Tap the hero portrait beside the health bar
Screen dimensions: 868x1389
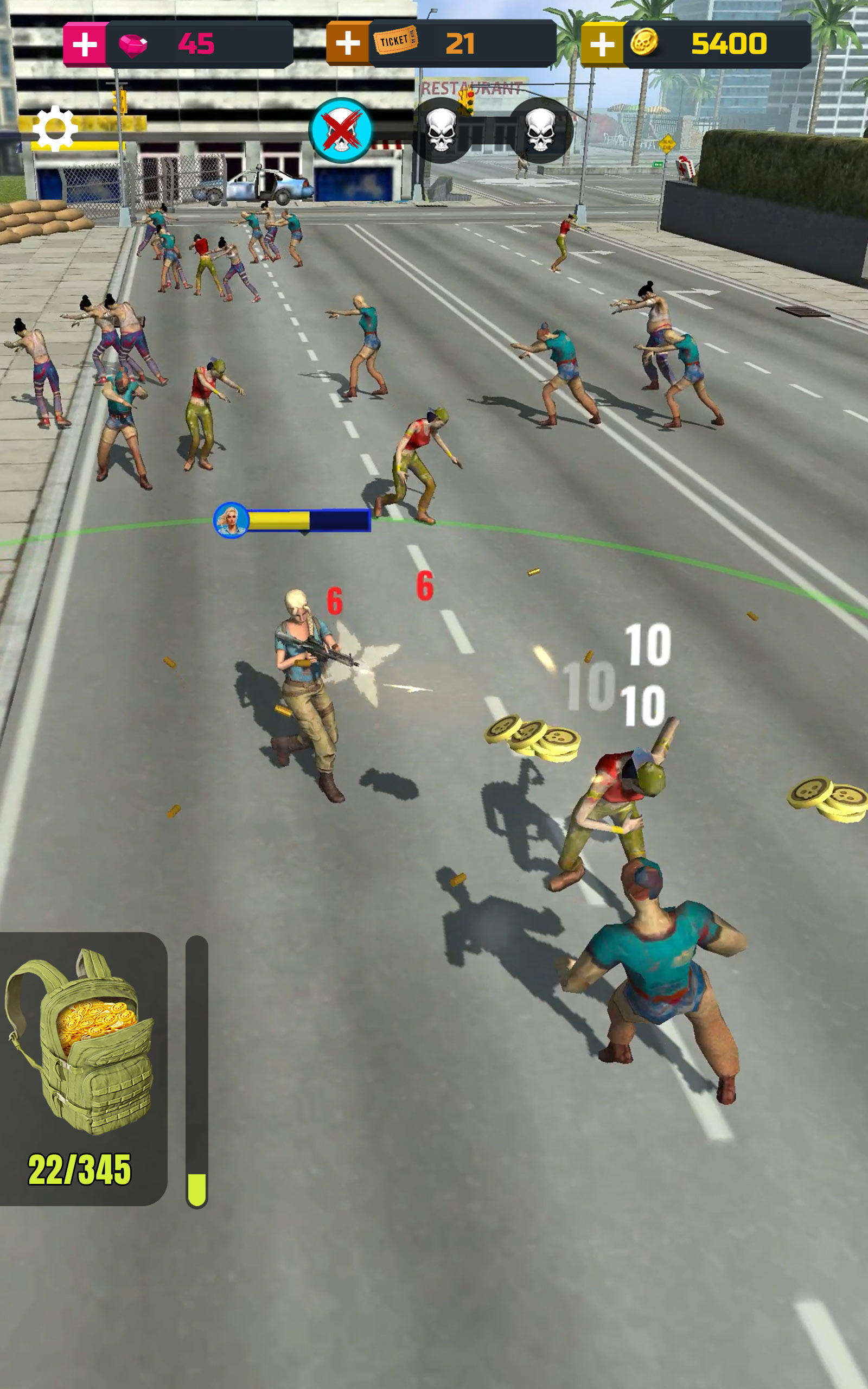coord(229,519)
